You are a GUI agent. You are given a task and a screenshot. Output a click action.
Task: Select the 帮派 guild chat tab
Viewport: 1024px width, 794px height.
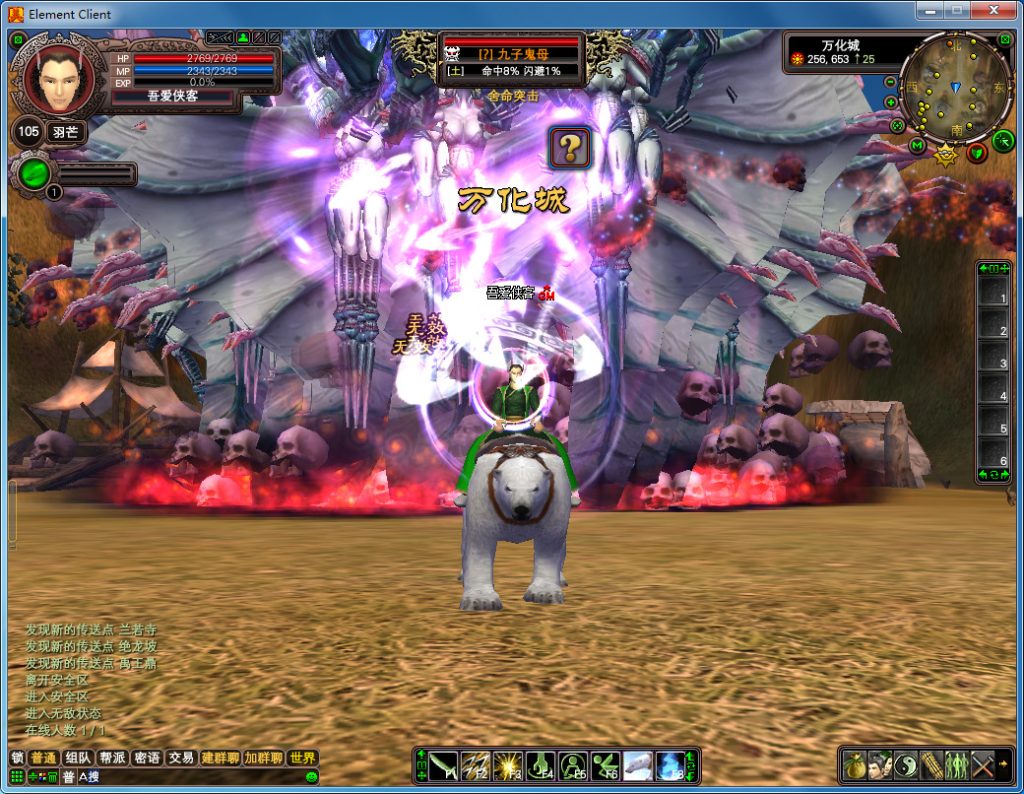[112, 758]
